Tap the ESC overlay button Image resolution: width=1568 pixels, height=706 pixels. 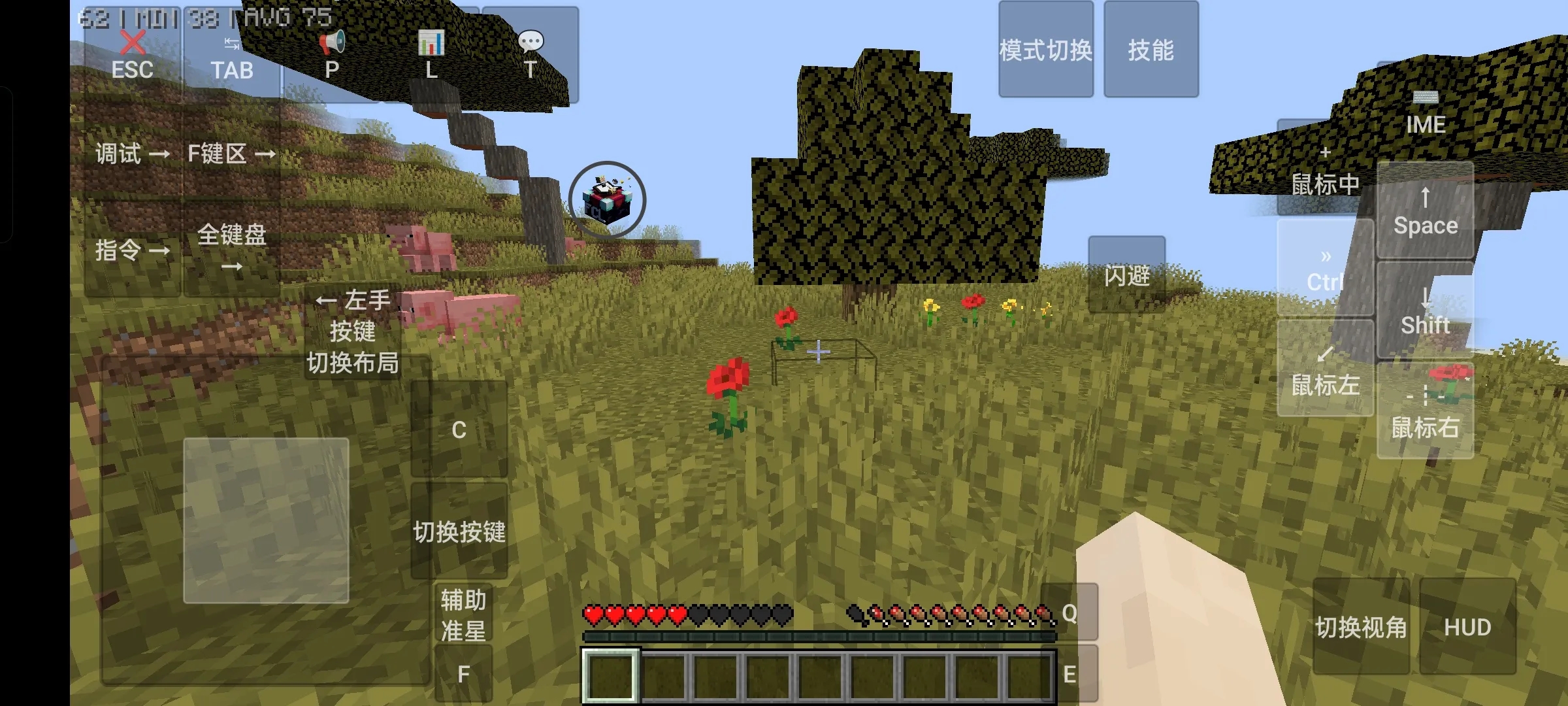(x=133, y=57)
